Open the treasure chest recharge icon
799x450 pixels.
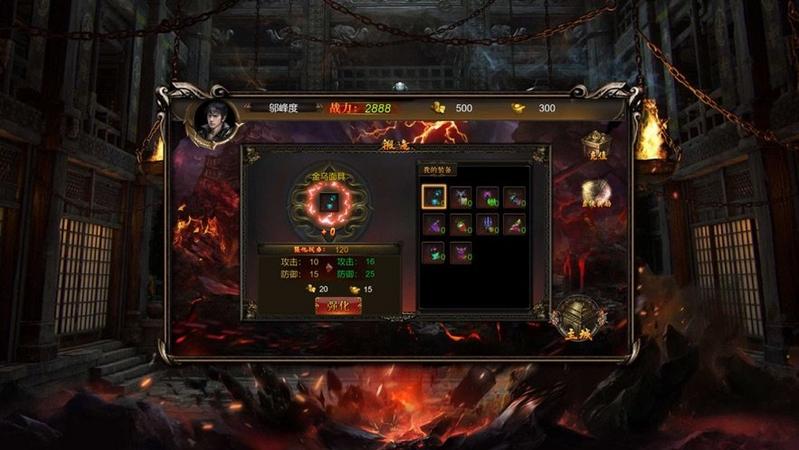pos(596,147)
